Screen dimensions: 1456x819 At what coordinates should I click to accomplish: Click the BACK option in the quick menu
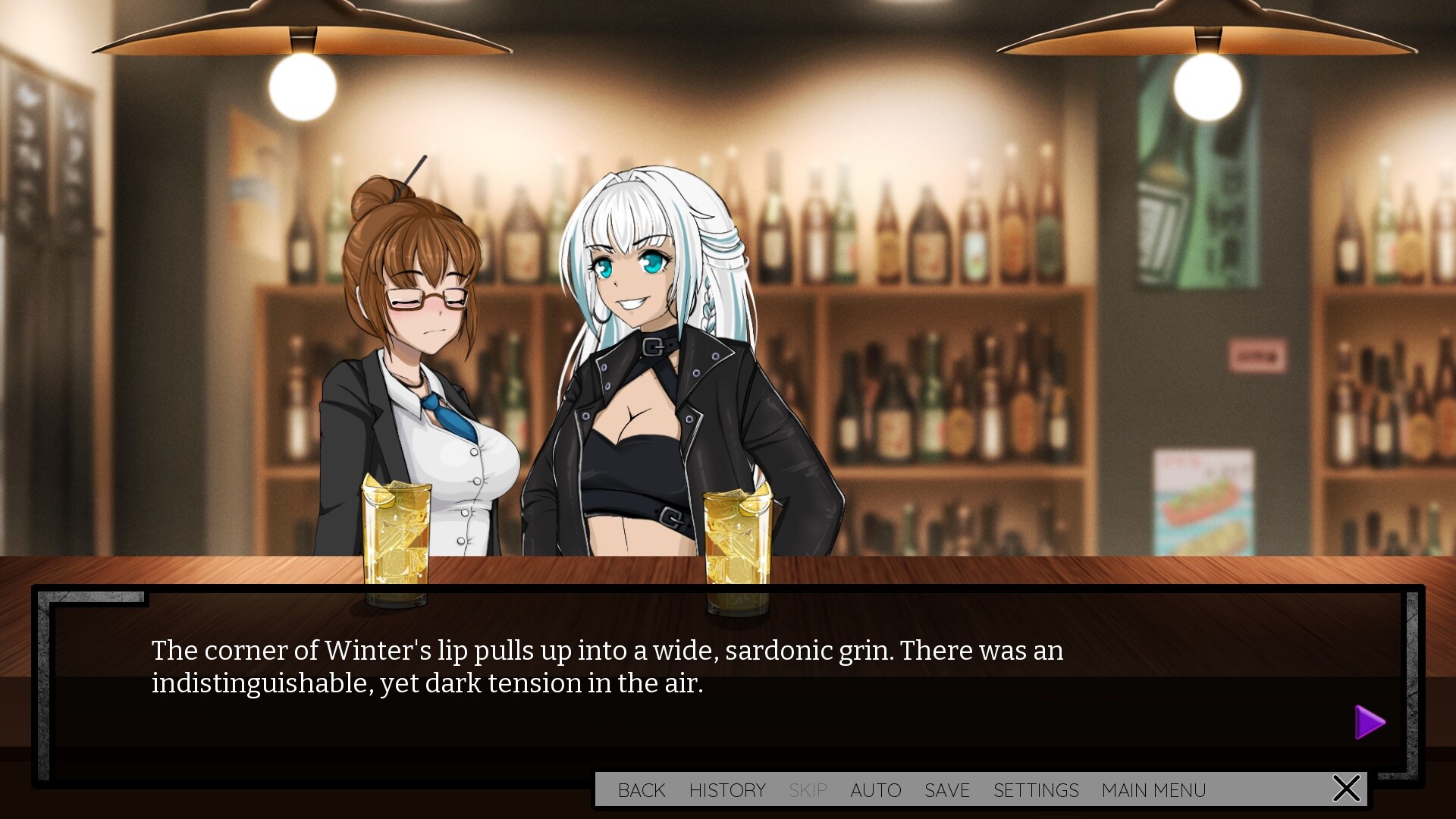[x=642, y=789]
